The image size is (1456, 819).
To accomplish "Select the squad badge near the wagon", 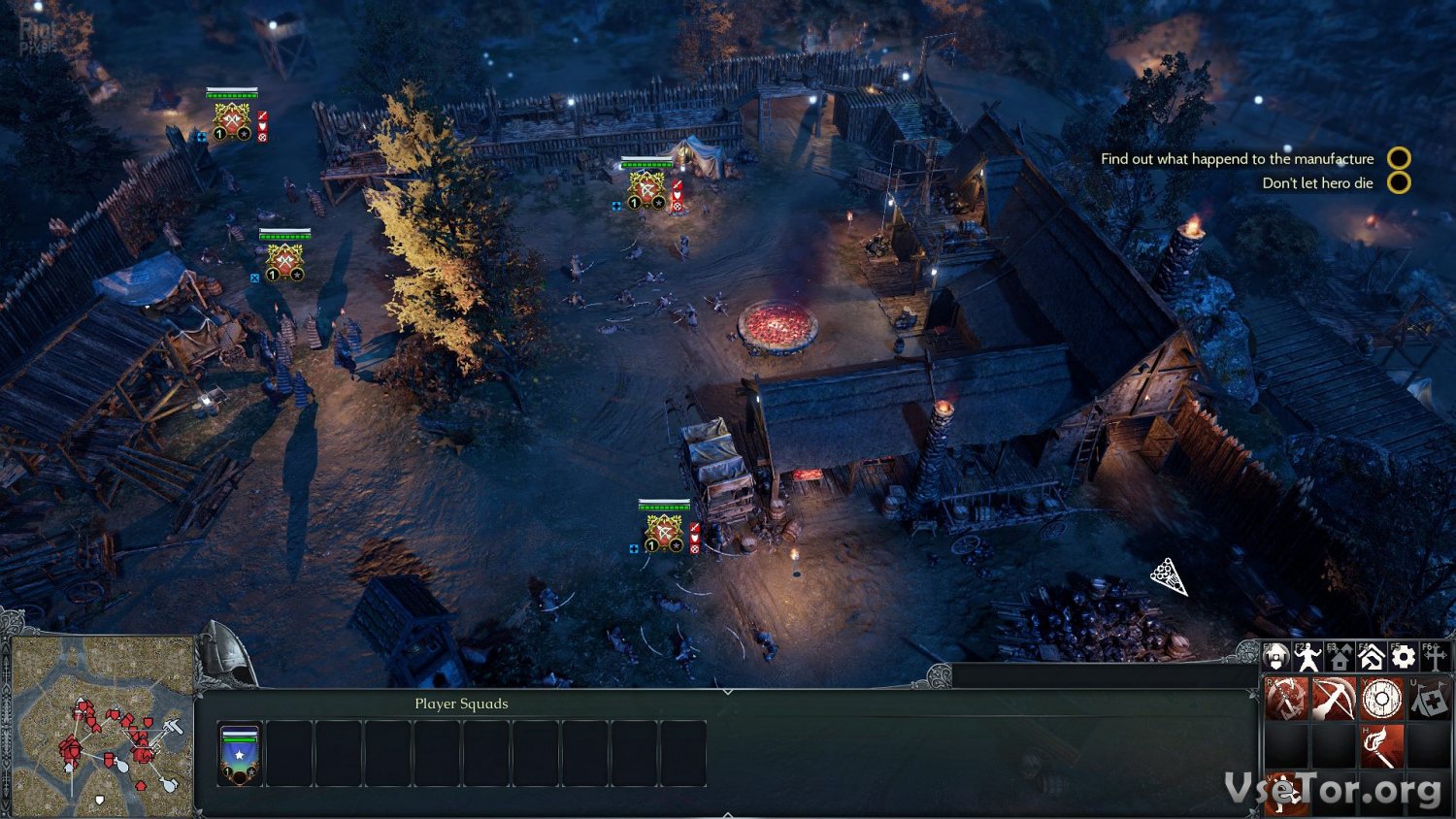I will coord(664,533).
